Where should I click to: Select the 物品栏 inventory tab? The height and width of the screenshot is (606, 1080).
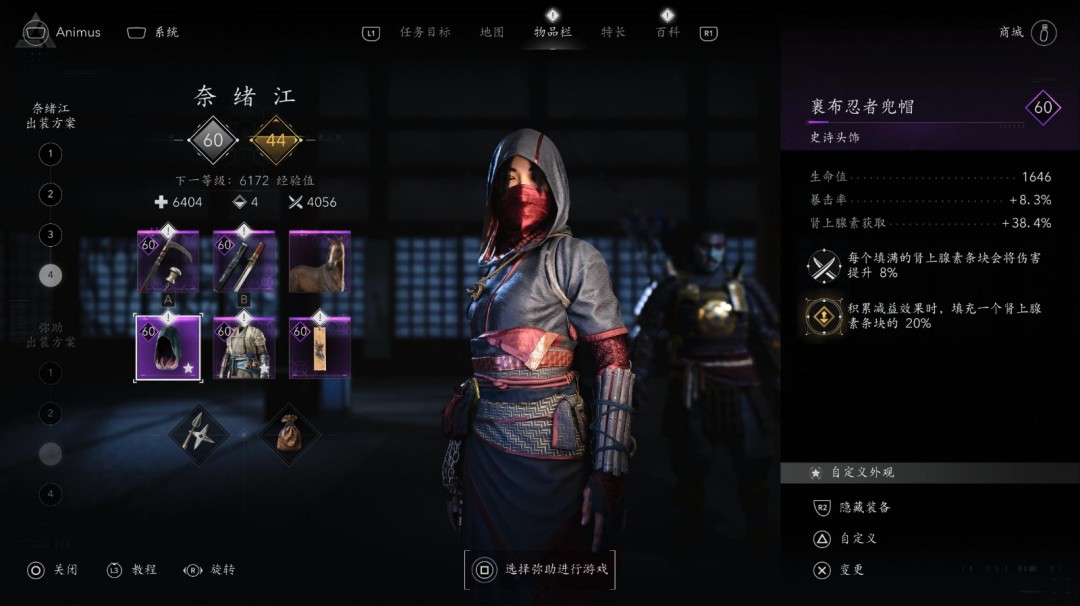(552, 32)
